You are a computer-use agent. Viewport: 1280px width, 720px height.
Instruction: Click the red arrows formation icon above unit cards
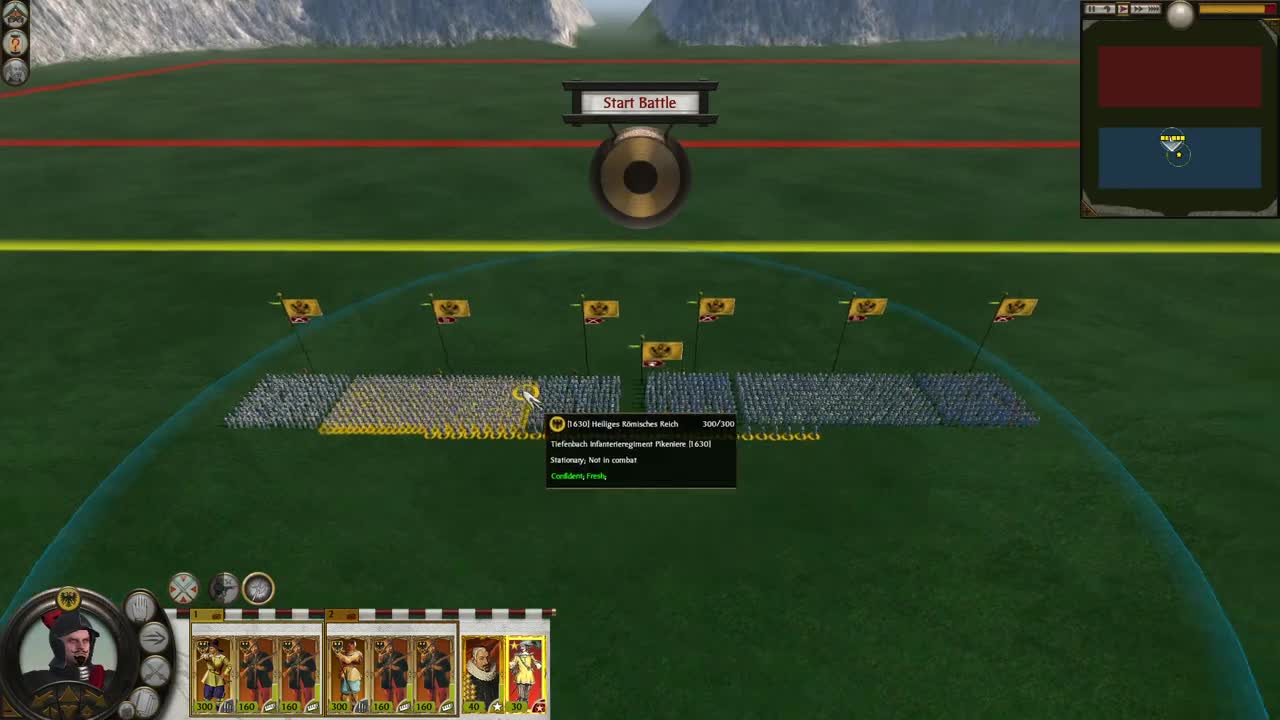pos(183,589)
